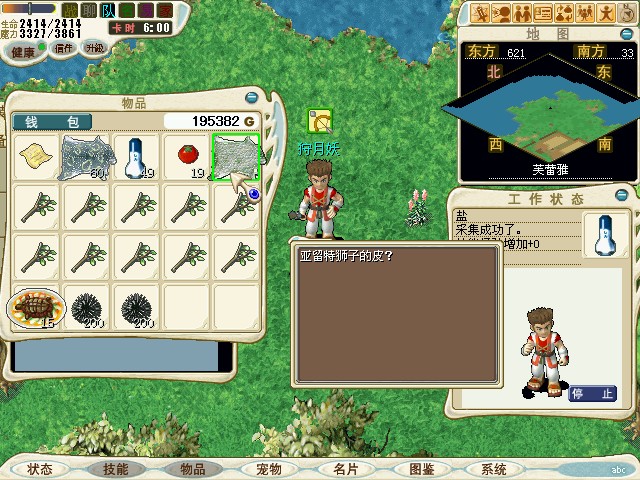Select the paper scroll item slot
Image resolution: width=640 pixels, height=480 pixels.
click(x=35, y=157)
